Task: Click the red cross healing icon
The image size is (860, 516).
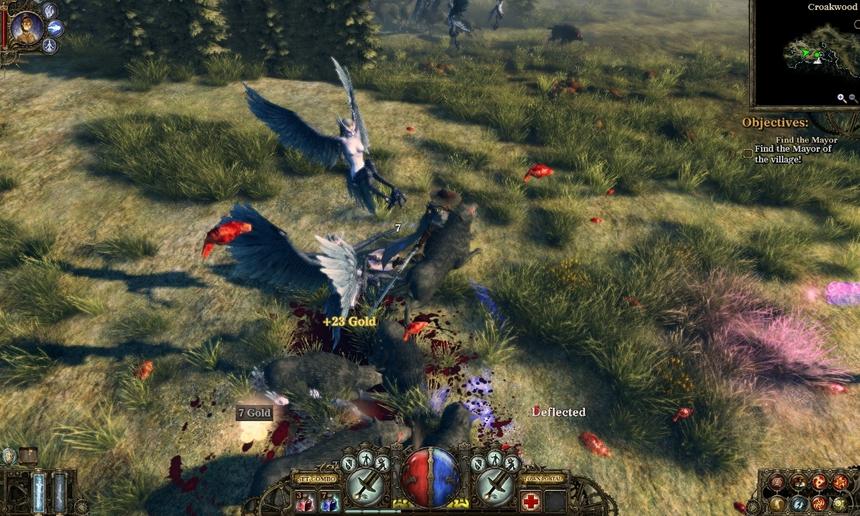Action: click(x=530, y=501)
